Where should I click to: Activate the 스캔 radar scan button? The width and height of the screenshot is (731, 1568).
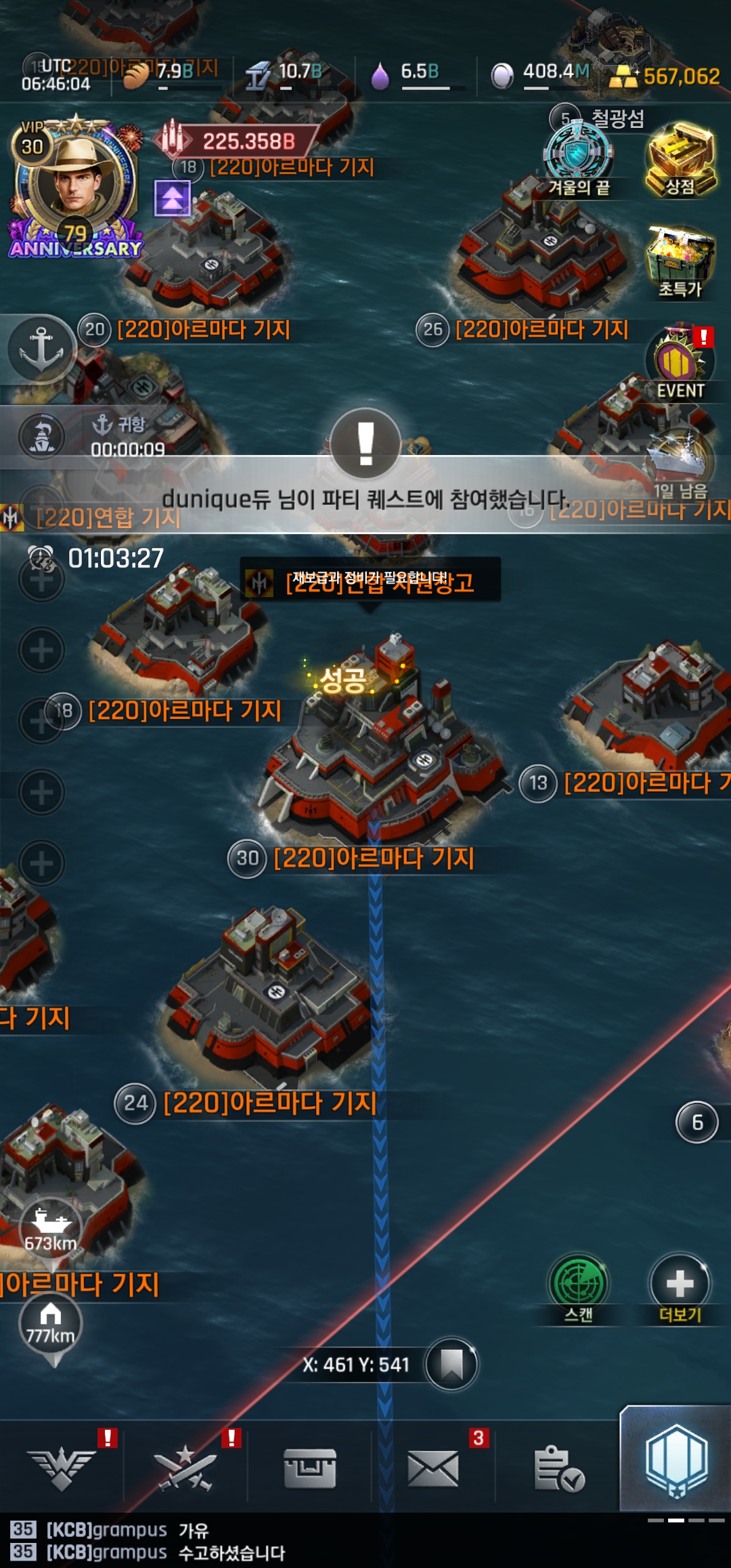pyautogui.click(x=579, y=1286)
